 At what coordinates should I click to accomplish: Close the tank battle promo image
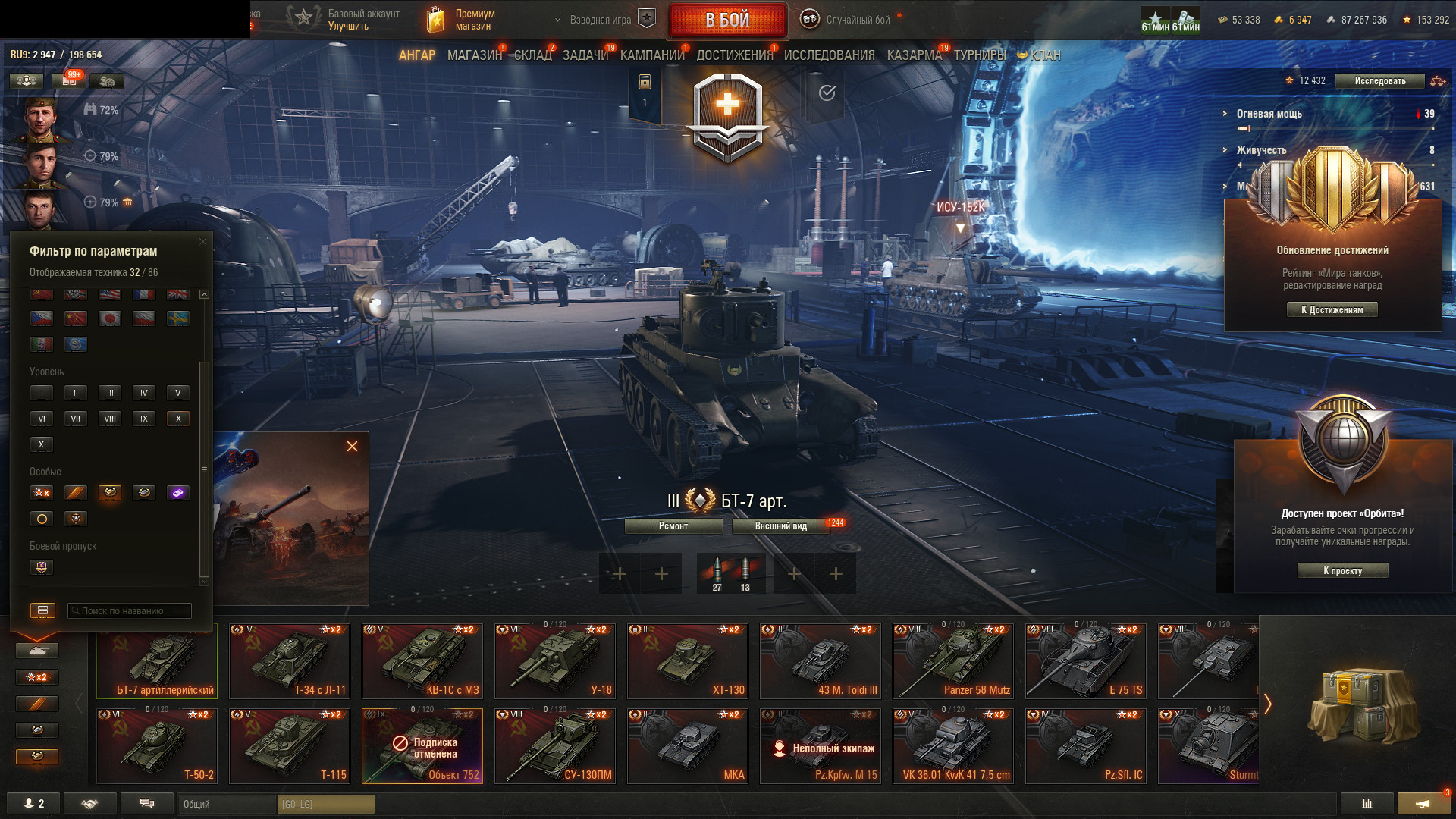pos(352,447)
